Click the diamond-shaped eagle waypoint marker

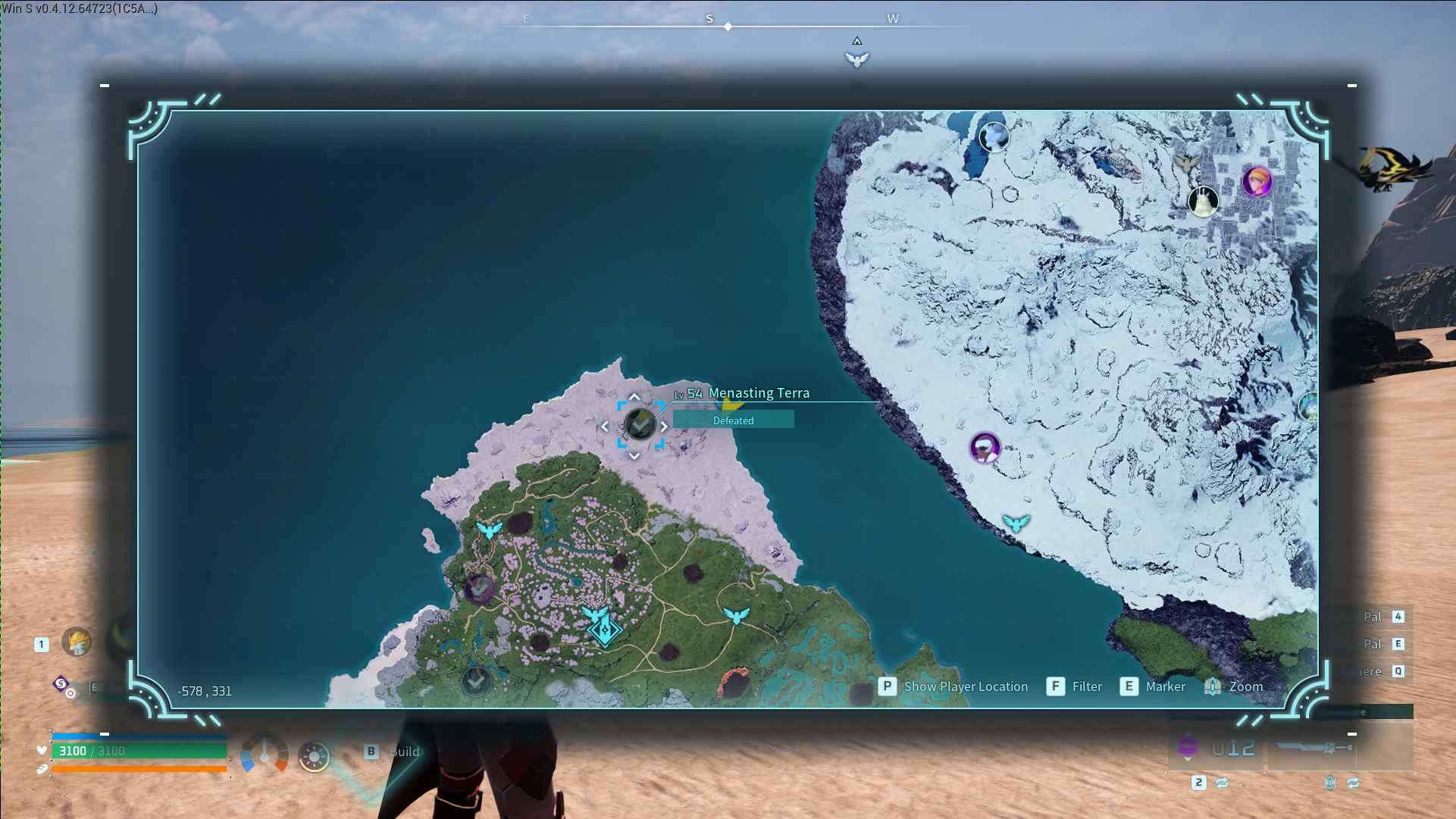click(604, 630)
